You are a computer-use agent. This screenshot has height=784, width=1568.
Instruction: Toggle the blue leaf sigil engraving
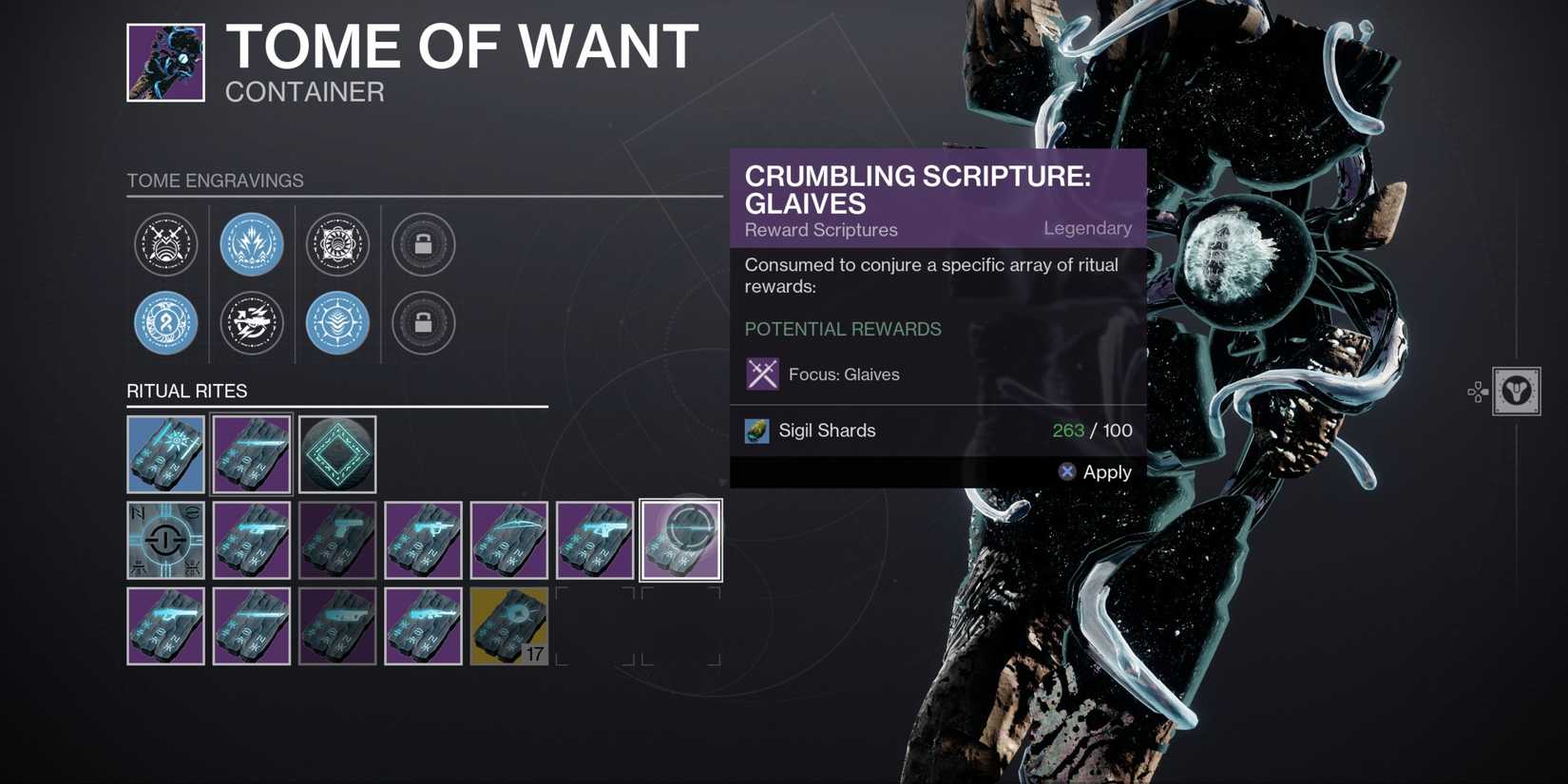point(337,323)
